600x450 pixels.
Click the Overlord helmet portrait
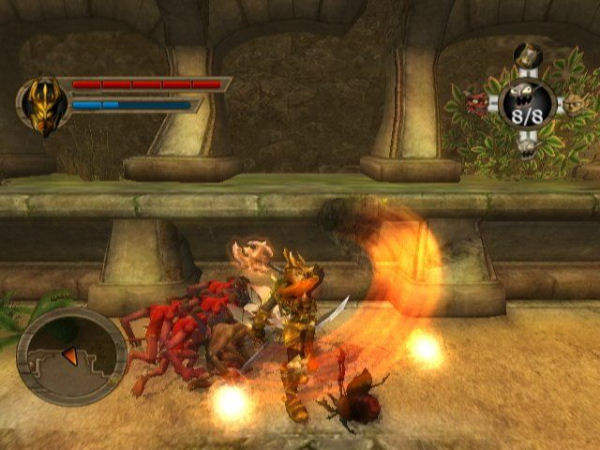click(x=43, y=106)
